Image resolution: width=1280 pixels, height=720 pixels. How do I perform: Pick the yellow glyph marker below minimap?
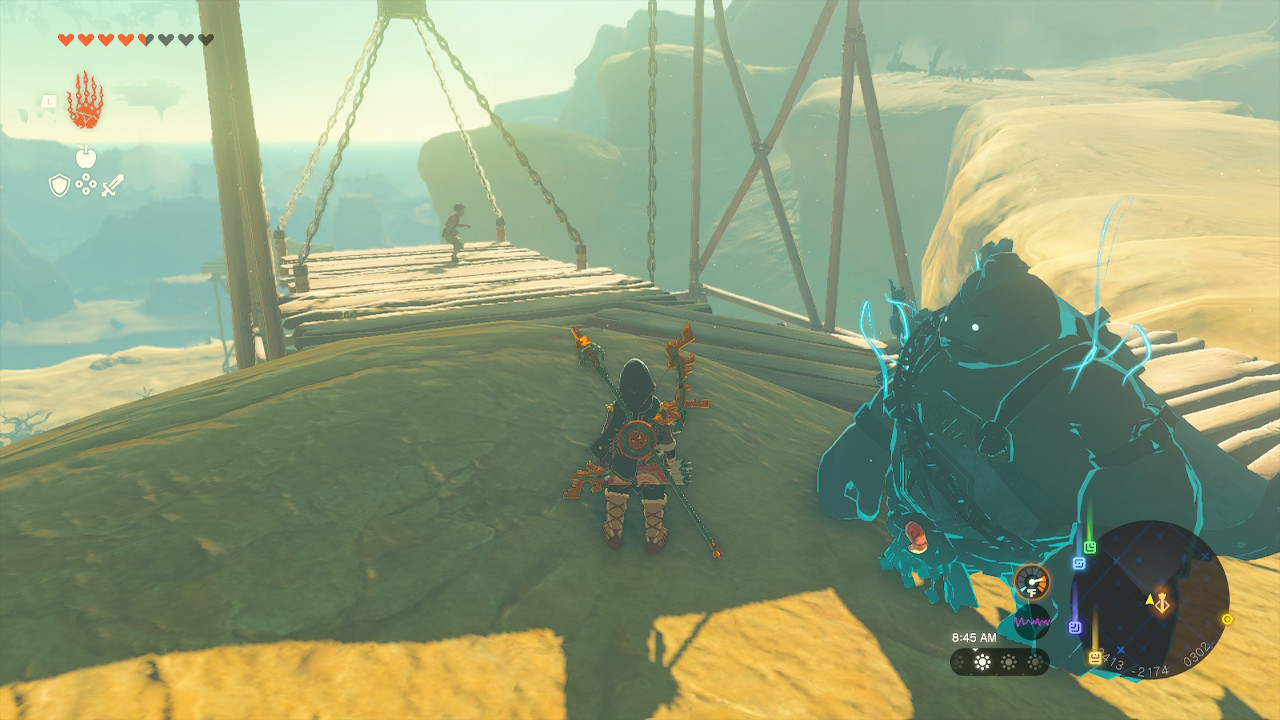click(x=1095, y=657)
